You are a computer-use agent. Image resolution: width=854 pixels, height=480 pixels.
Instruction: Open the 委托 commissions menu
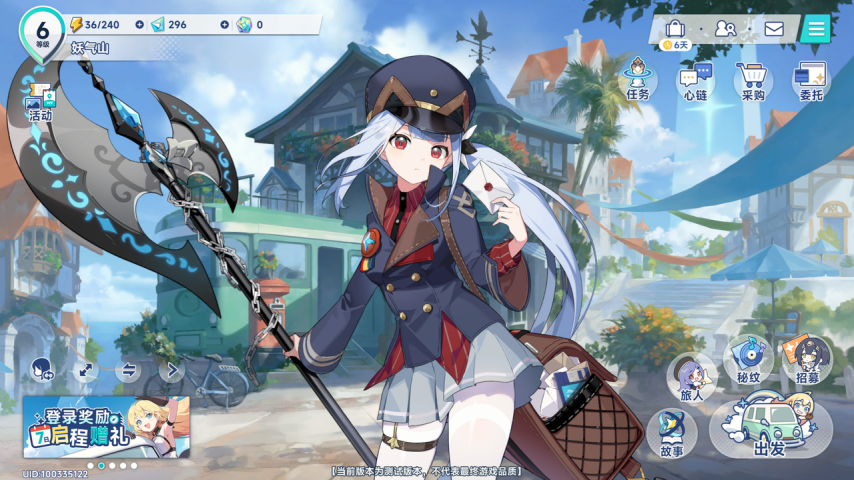811,79
